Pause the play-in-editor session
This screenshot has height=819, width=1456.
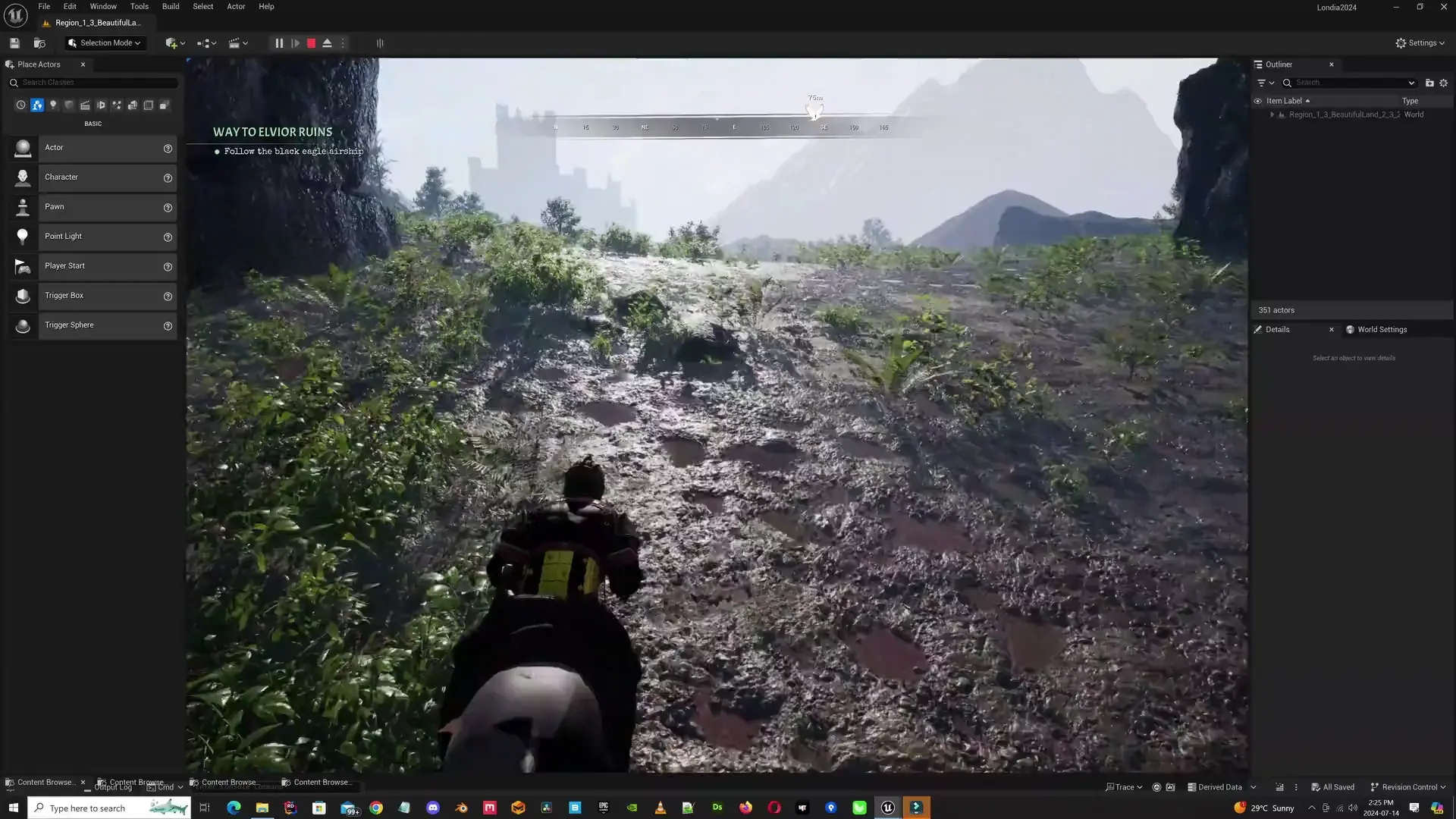278,43
